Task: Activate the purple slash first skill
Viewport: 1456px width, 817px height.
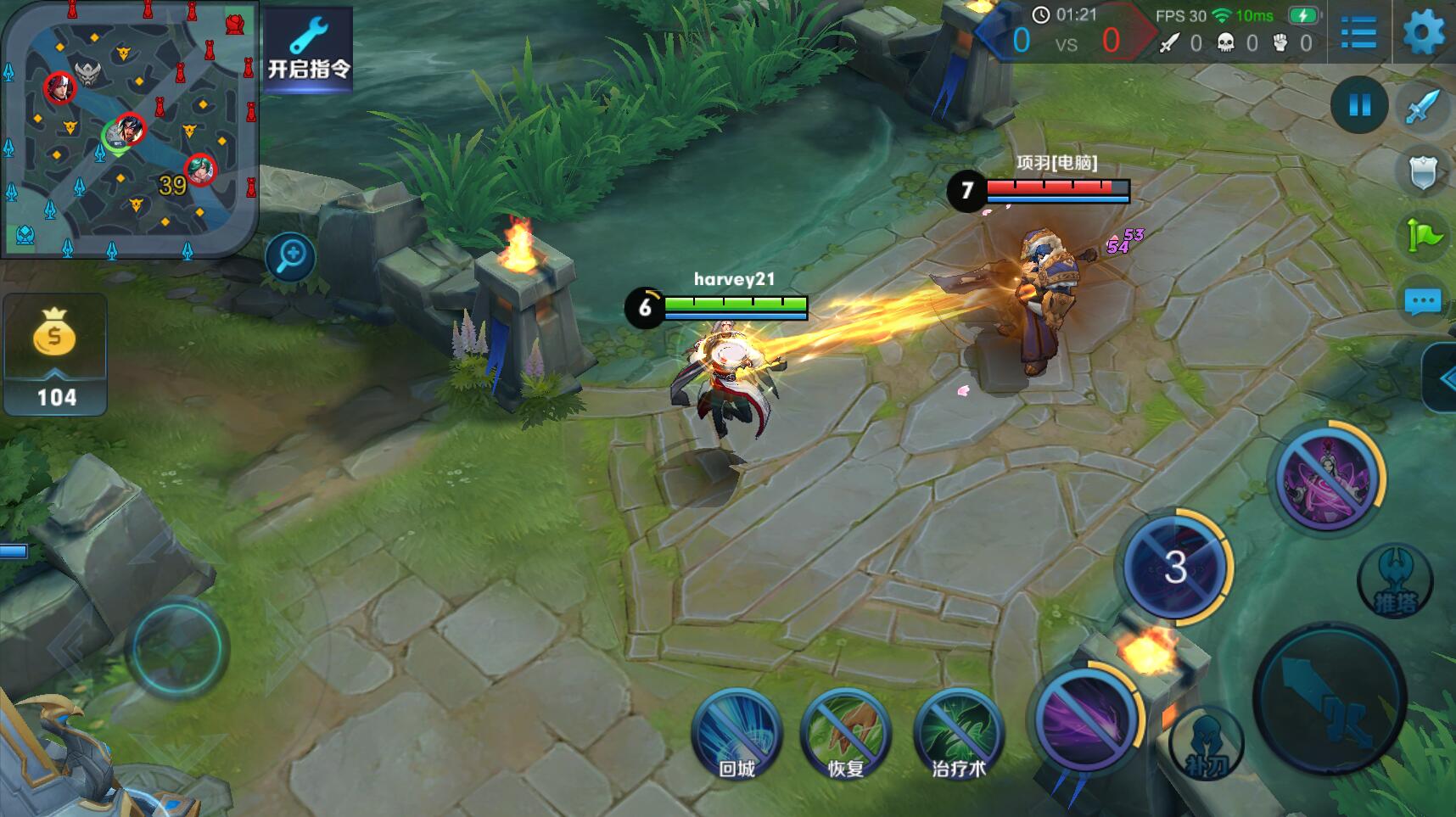Action: (1085, 719)
